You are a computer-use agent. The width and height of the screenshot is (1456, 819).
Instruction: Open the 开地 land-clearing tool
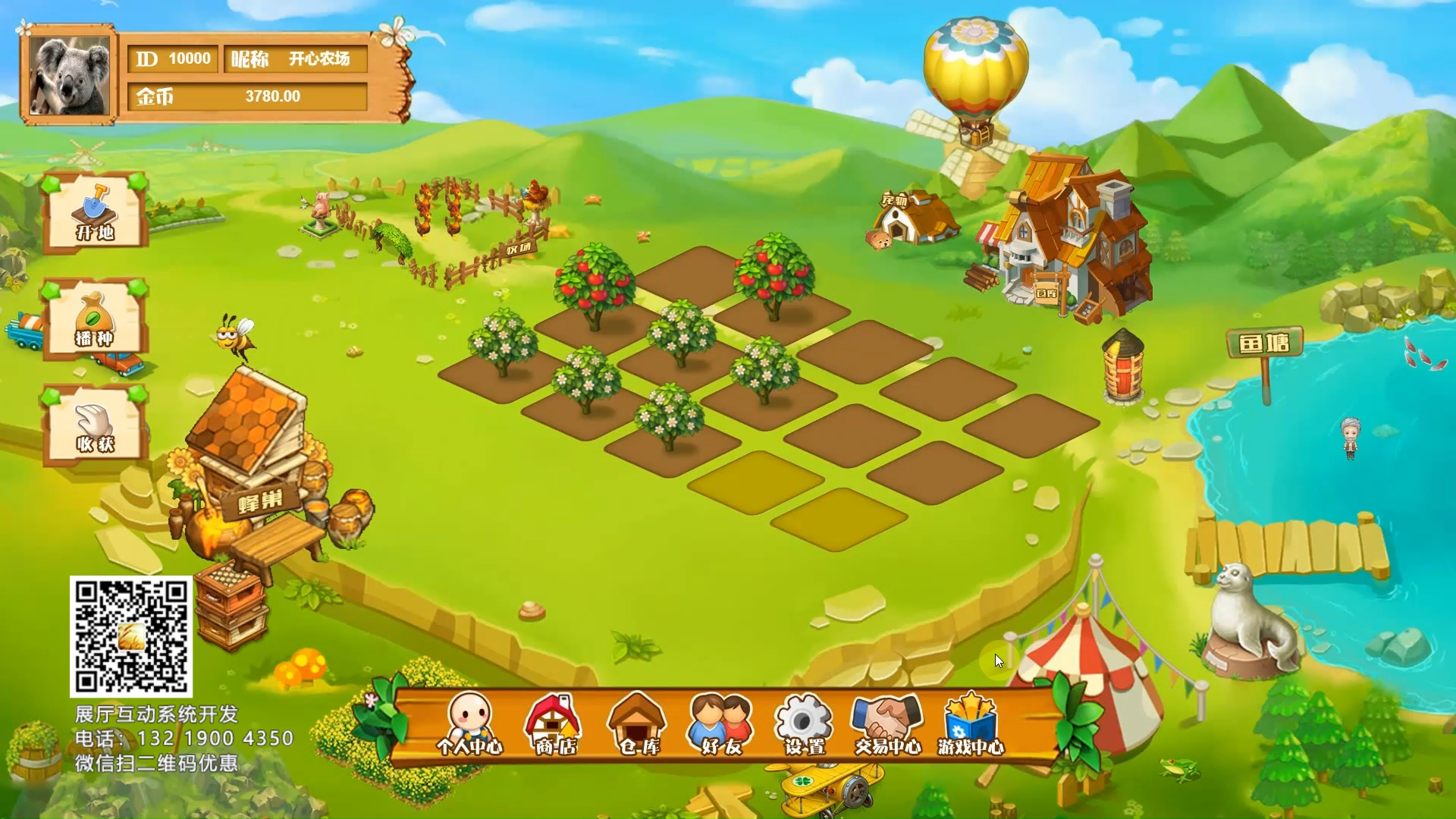95,212
